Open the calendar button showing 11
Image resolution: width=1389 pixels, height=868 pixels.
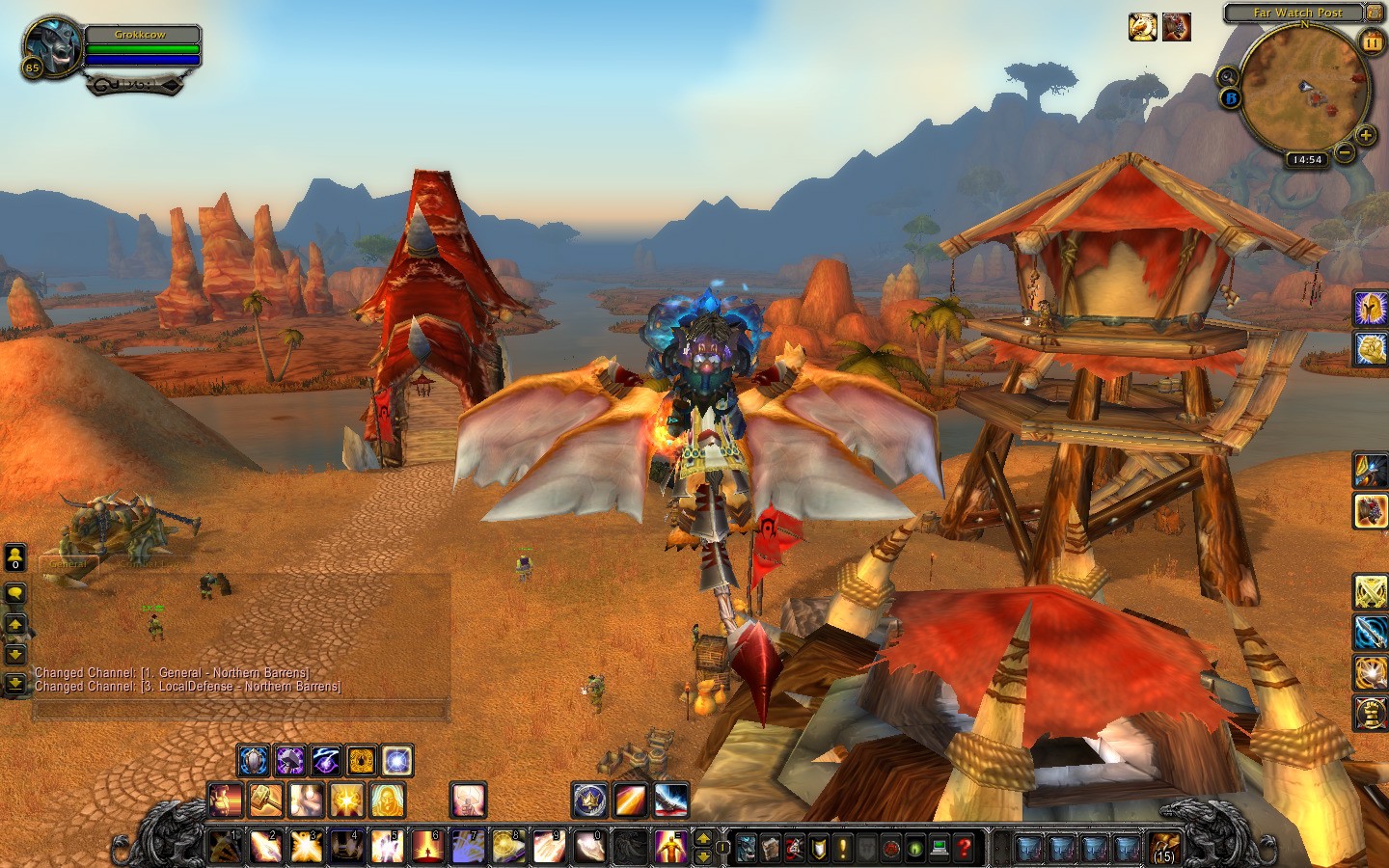pyautogui.click(x=1371, y=41)
